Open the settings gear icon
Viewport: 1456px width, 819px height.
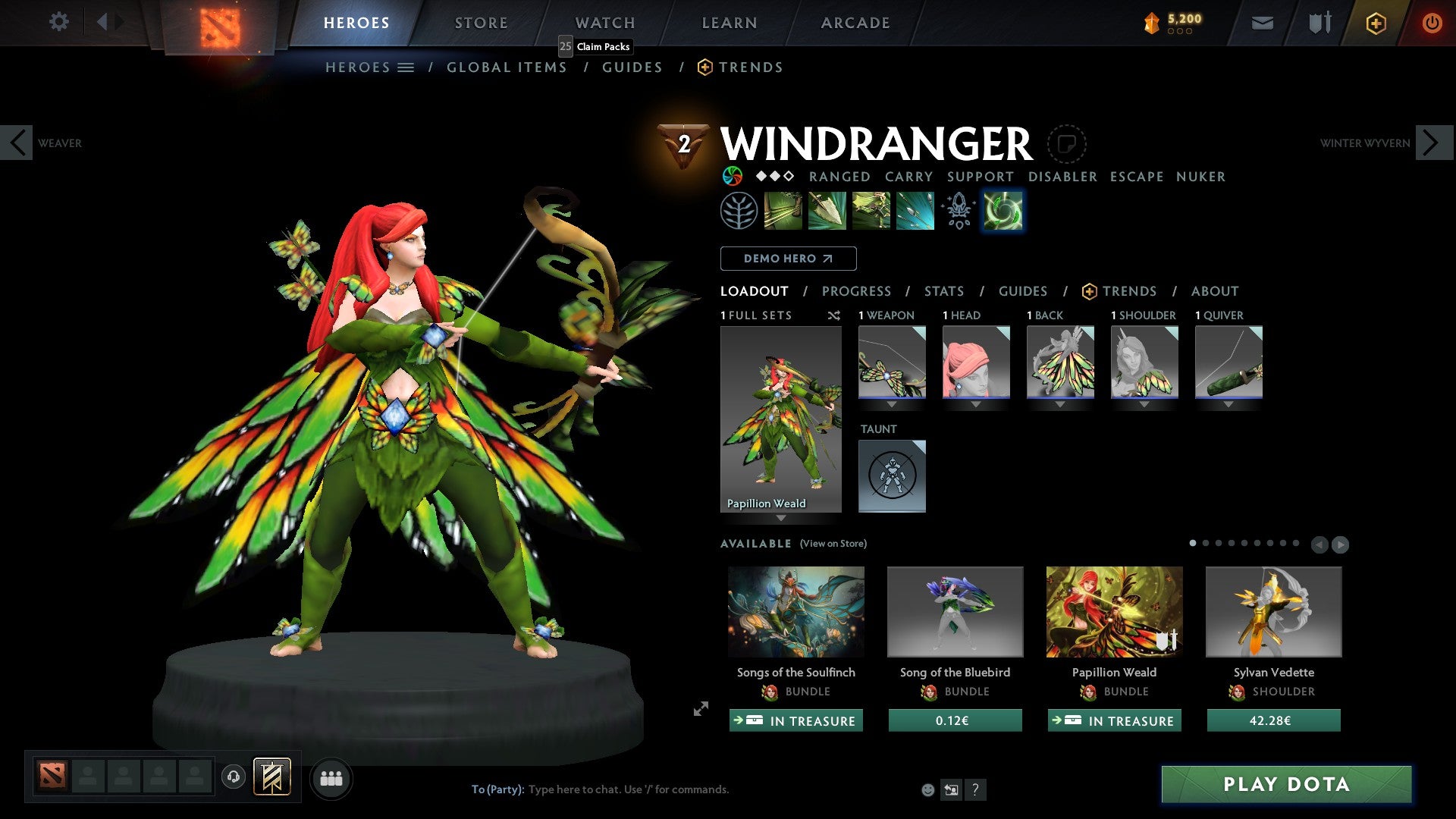point(58,22)
